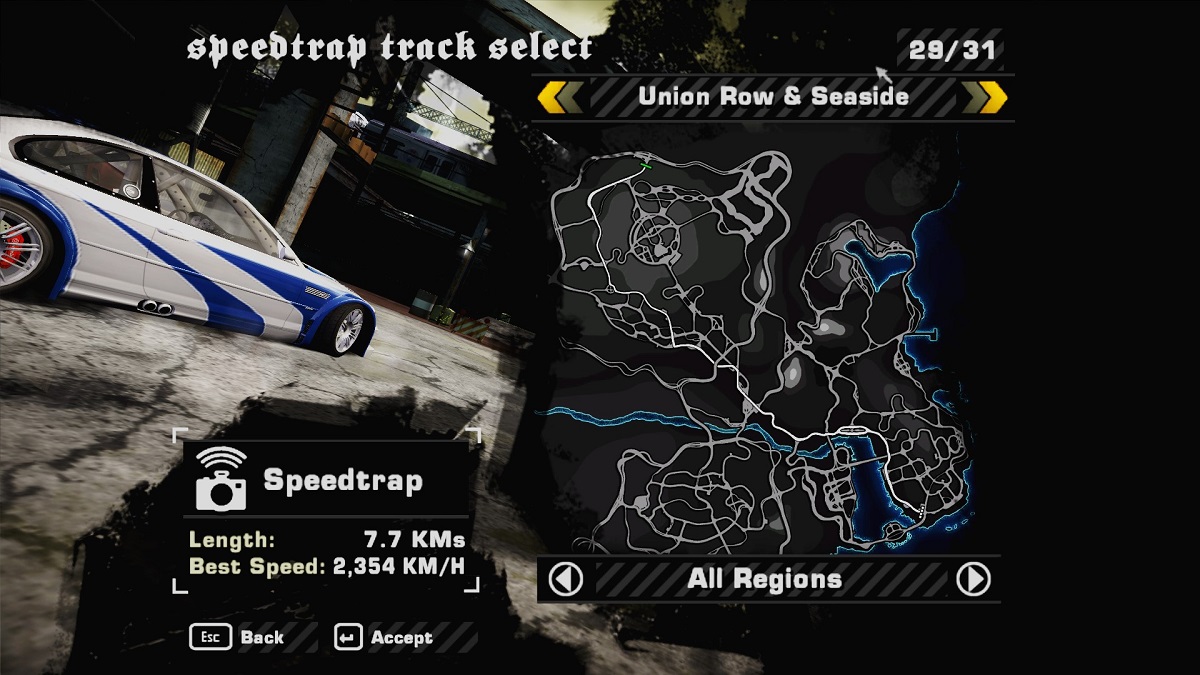Image resolution: width=1200 pixels, height=675 pixels.
Task: Go to the previous track with the left yellow arrow
Action: pos(559,97)
